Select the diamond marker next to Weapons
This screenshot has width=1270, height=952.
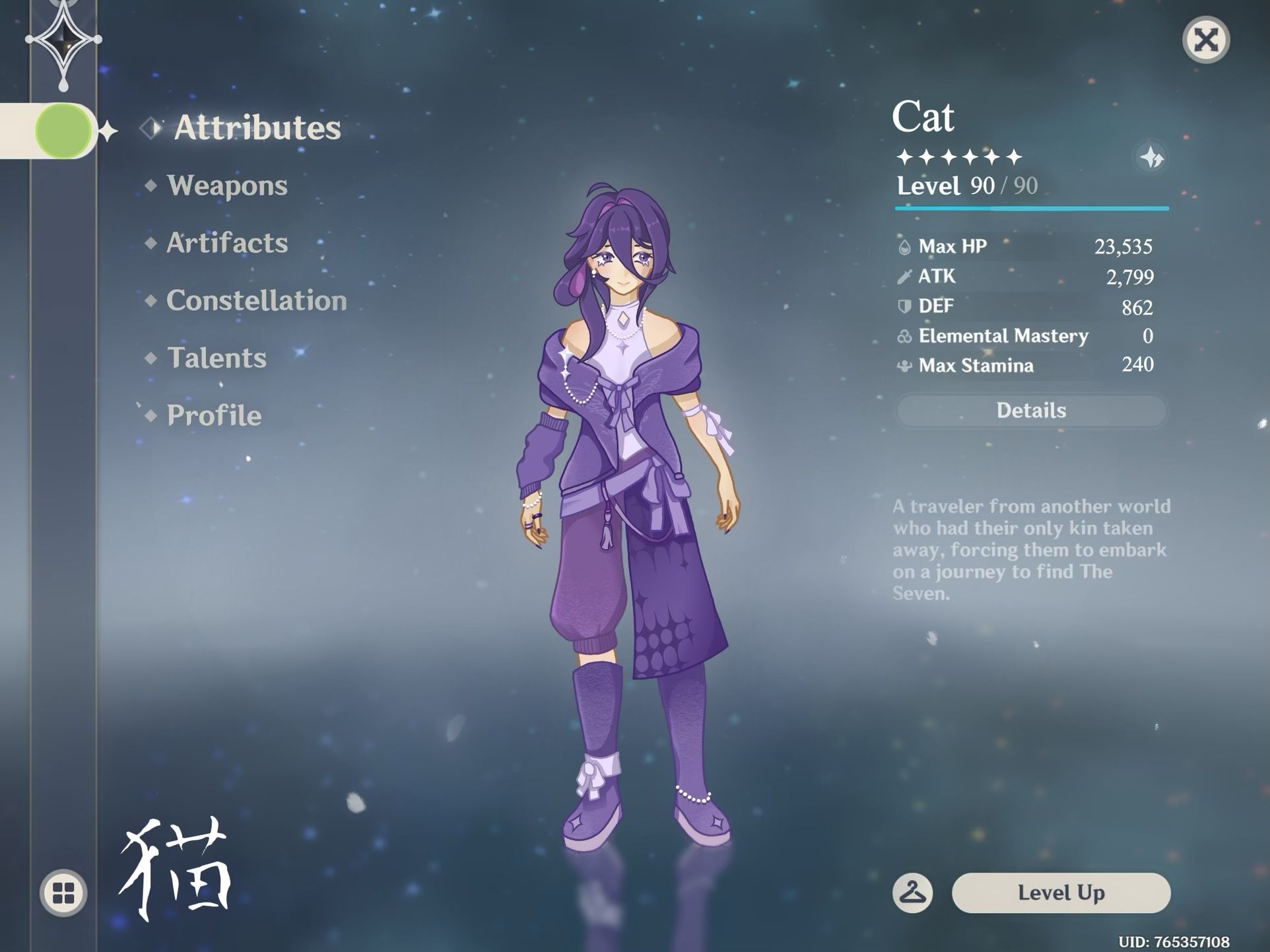pyautogui.click(x=151, y=186)
